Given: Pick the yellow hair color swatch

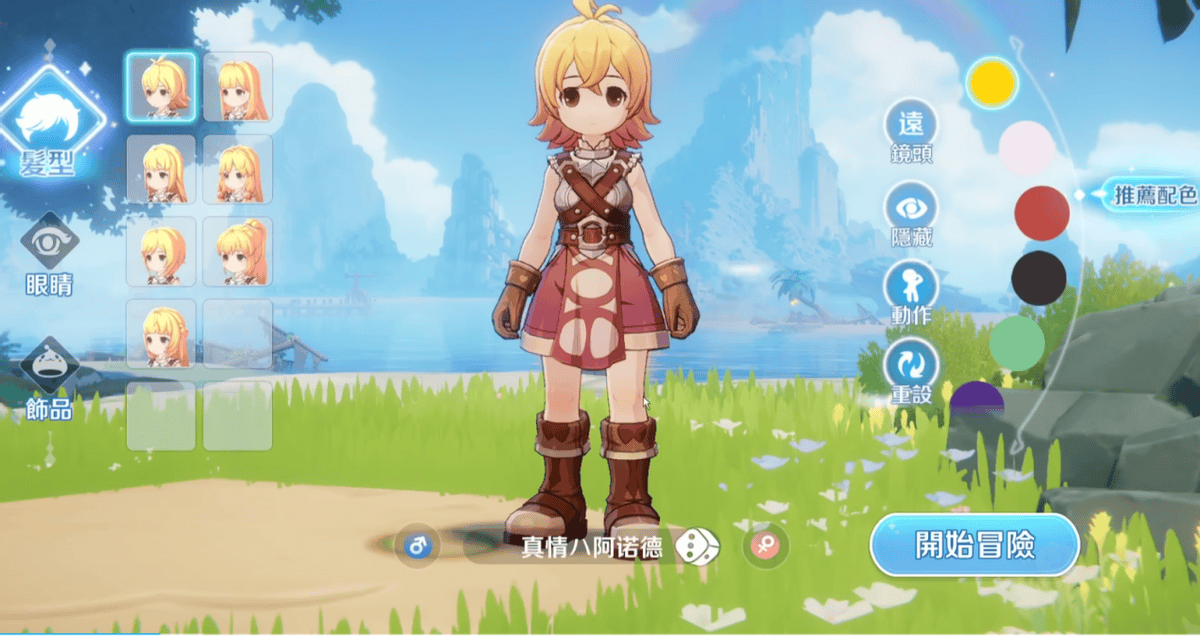Looking at the screenshot, I should pyautogui.click(x=992, y=83).
